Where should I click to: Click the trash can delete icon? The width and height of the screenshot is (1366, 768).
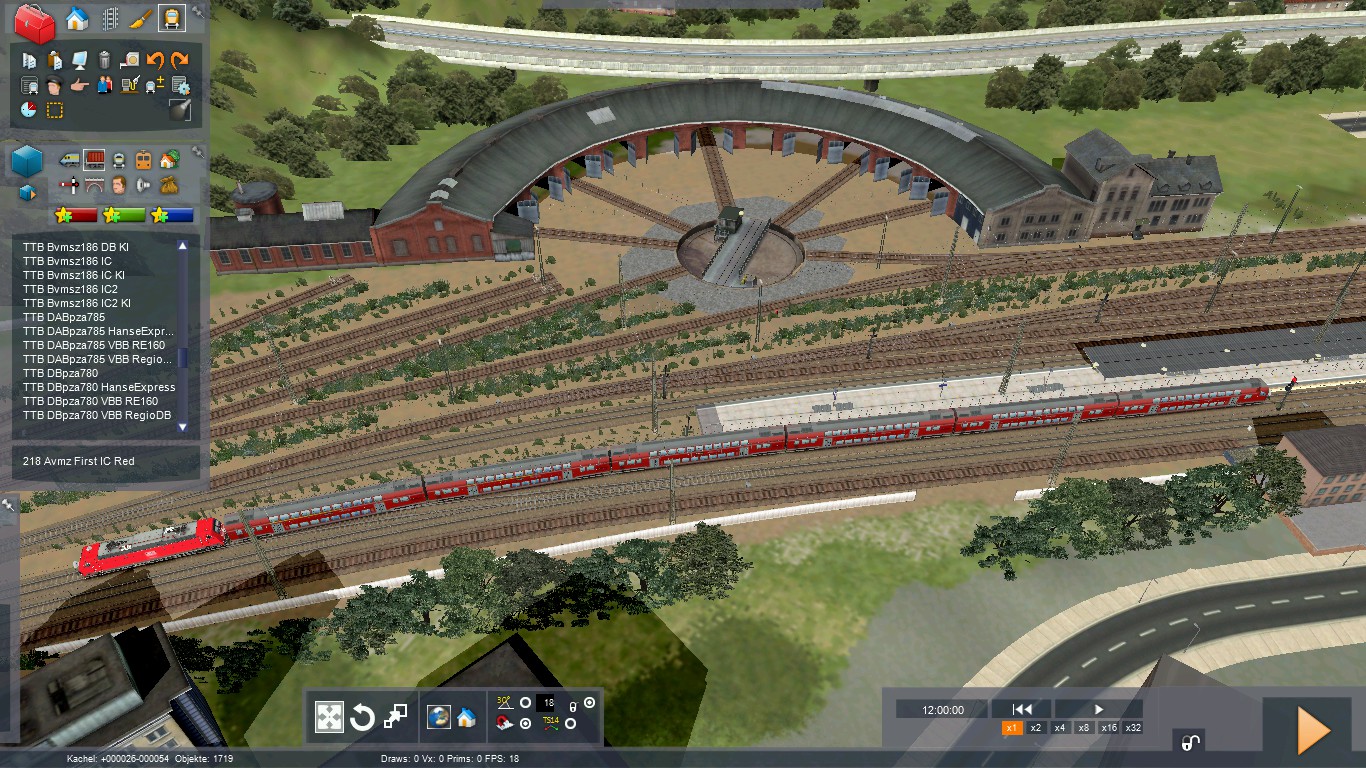105,60
